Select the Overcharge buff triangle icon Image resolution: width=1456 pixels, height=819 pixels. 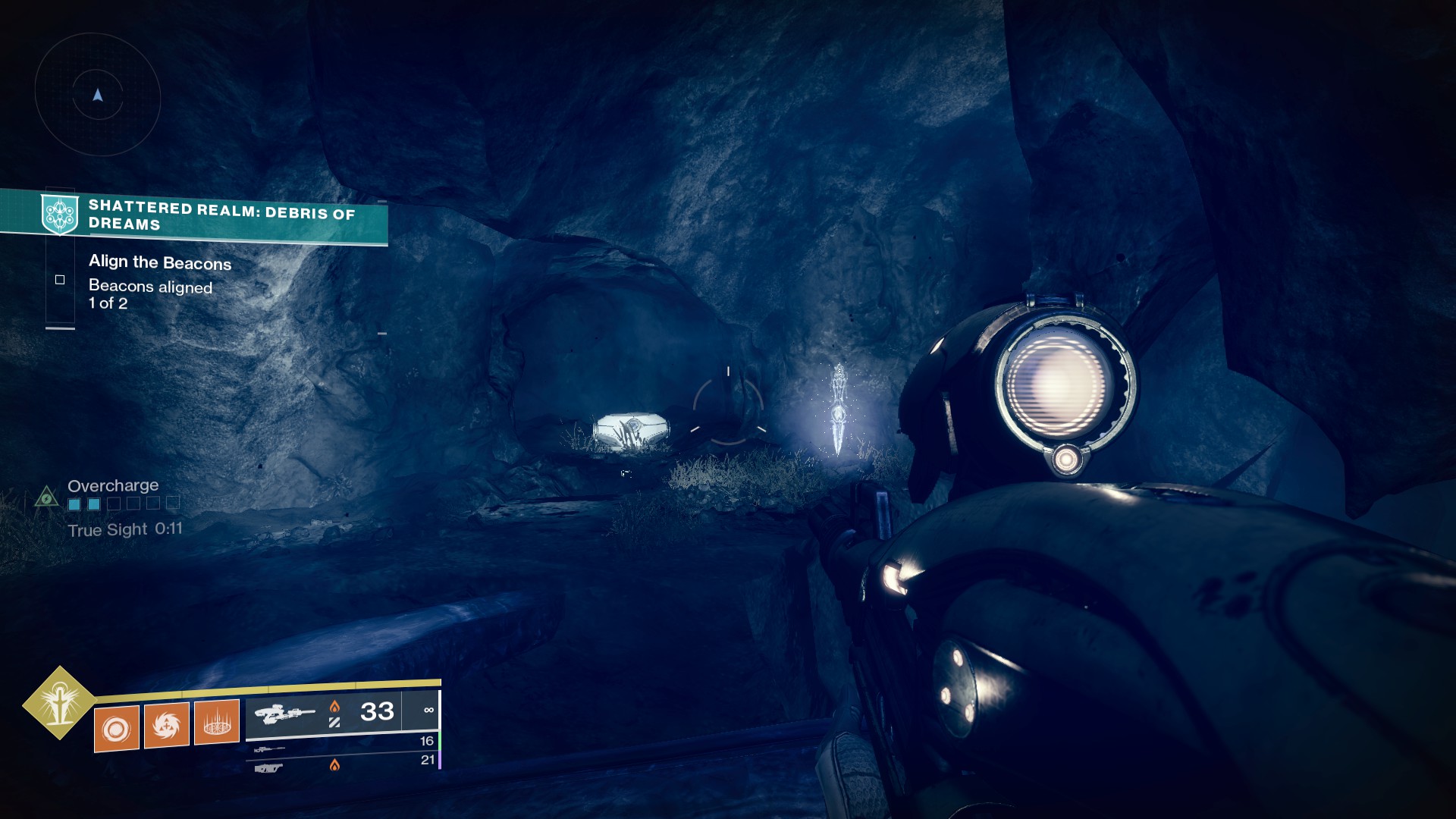[x=46, y=497]
